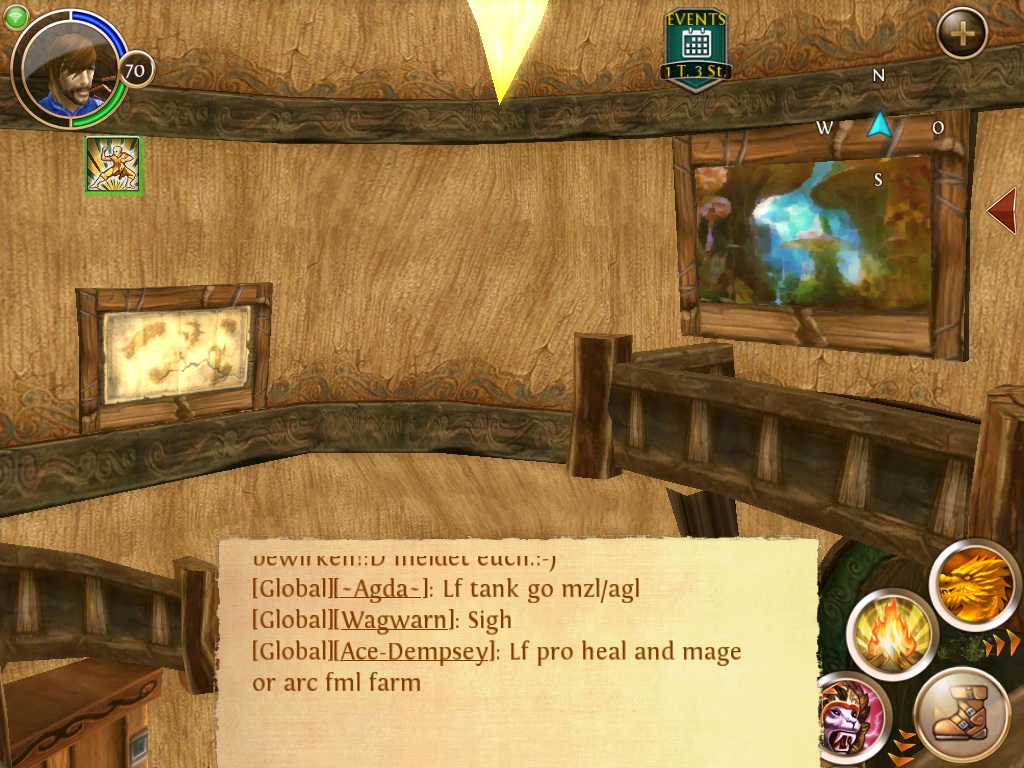Expand the red side panel arrow

click(1002, 210)
